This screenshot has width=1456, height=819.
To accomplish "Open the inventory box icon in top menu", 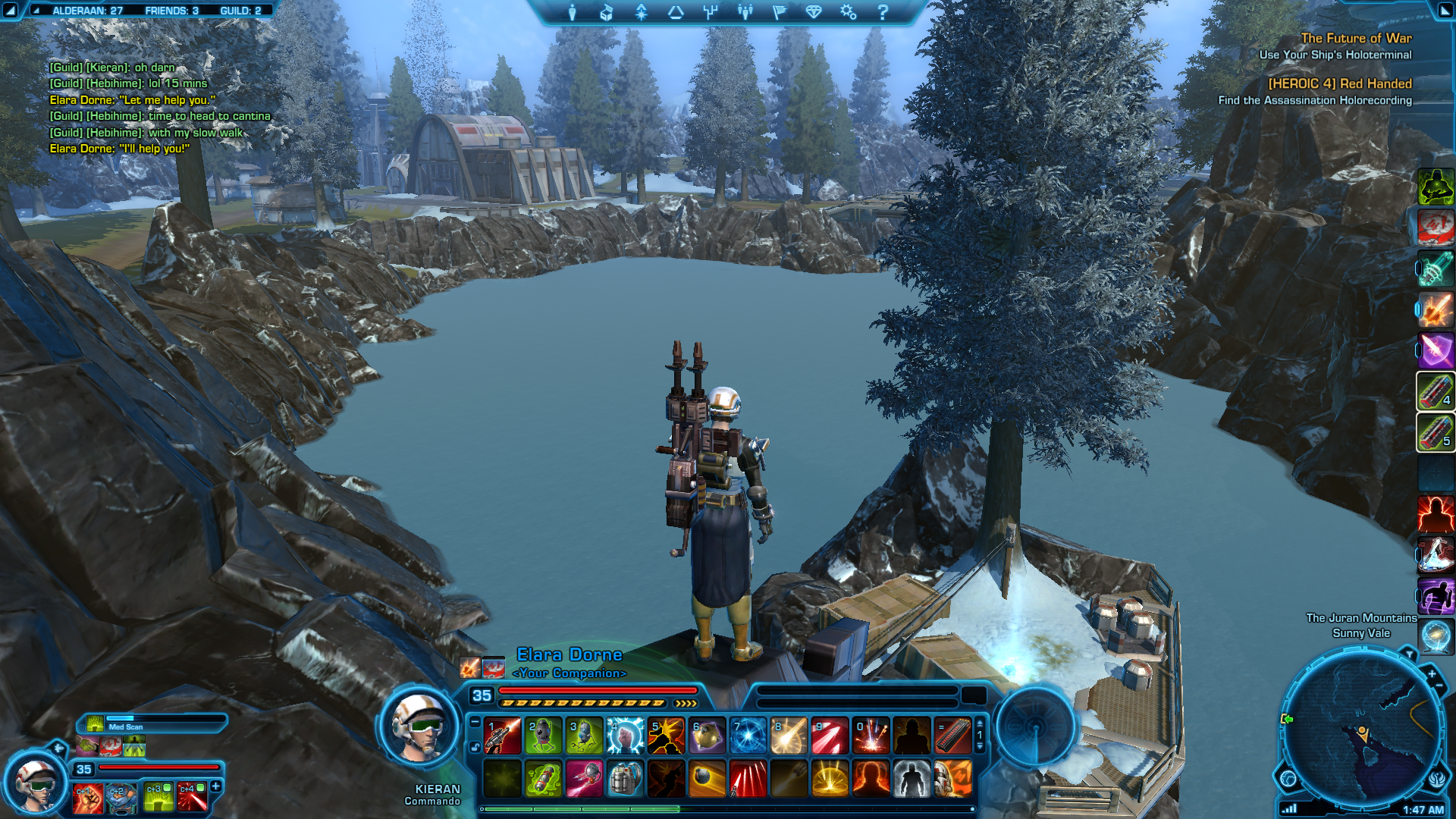I will click(607, 12).
